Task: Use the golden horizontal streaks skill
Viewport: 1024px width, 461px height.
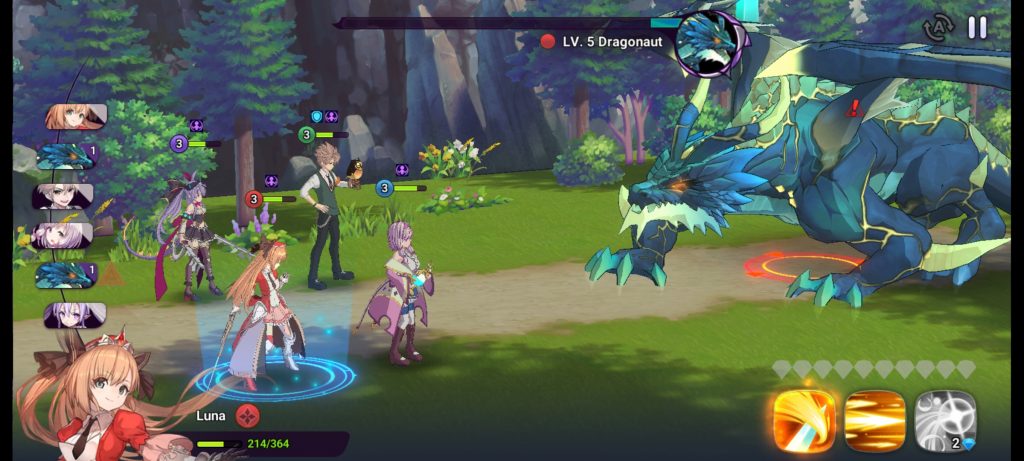Action: click(875, 420)
